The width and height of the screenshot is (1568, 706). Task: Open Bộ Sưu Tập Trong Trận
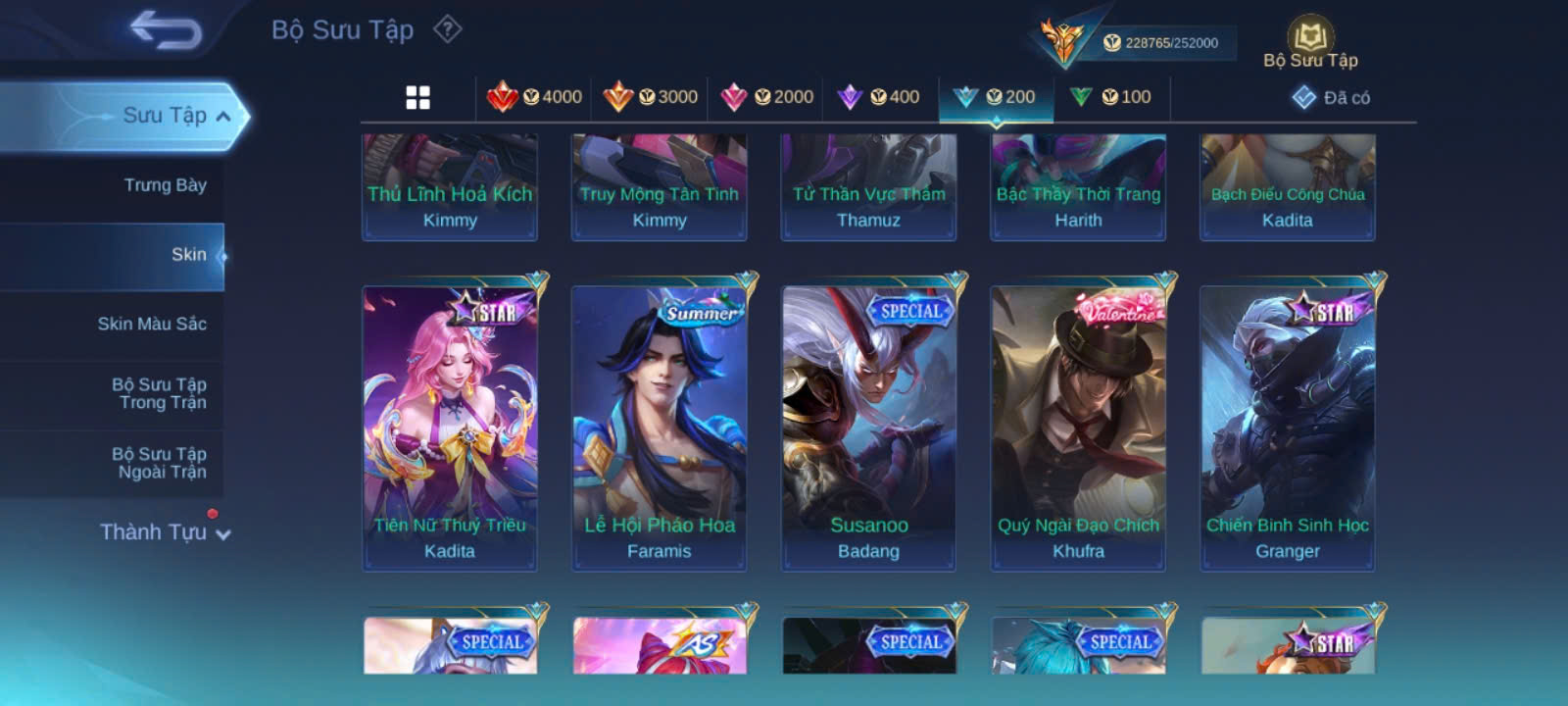[x=159, y=393]
